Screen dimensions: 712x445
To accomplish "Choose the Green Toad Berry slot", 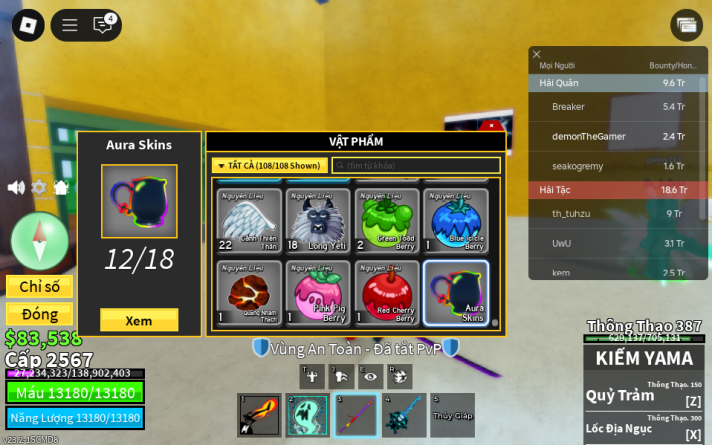I will pos(387,220).
